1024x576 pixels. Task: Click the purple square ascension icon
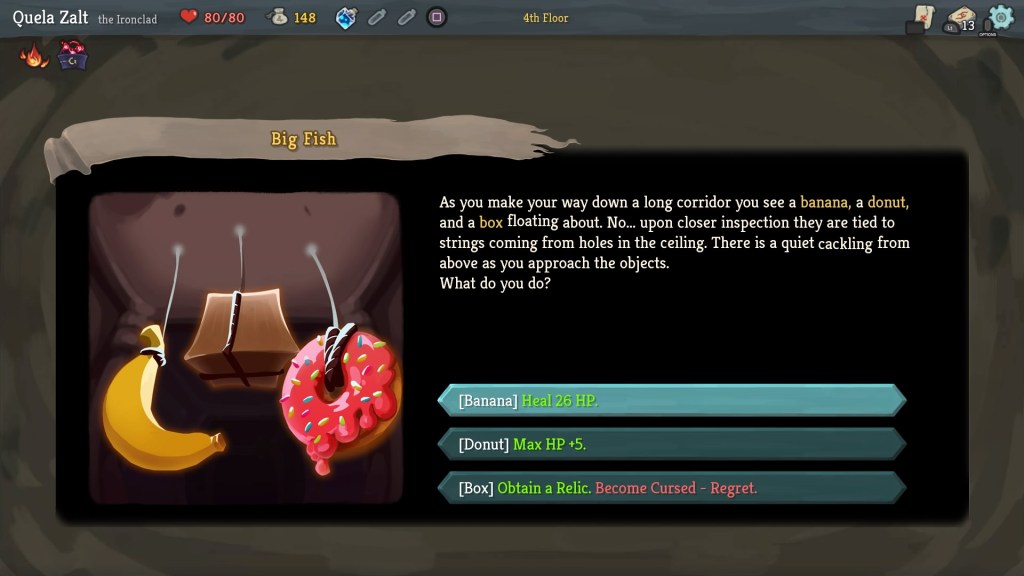point(436,17)
